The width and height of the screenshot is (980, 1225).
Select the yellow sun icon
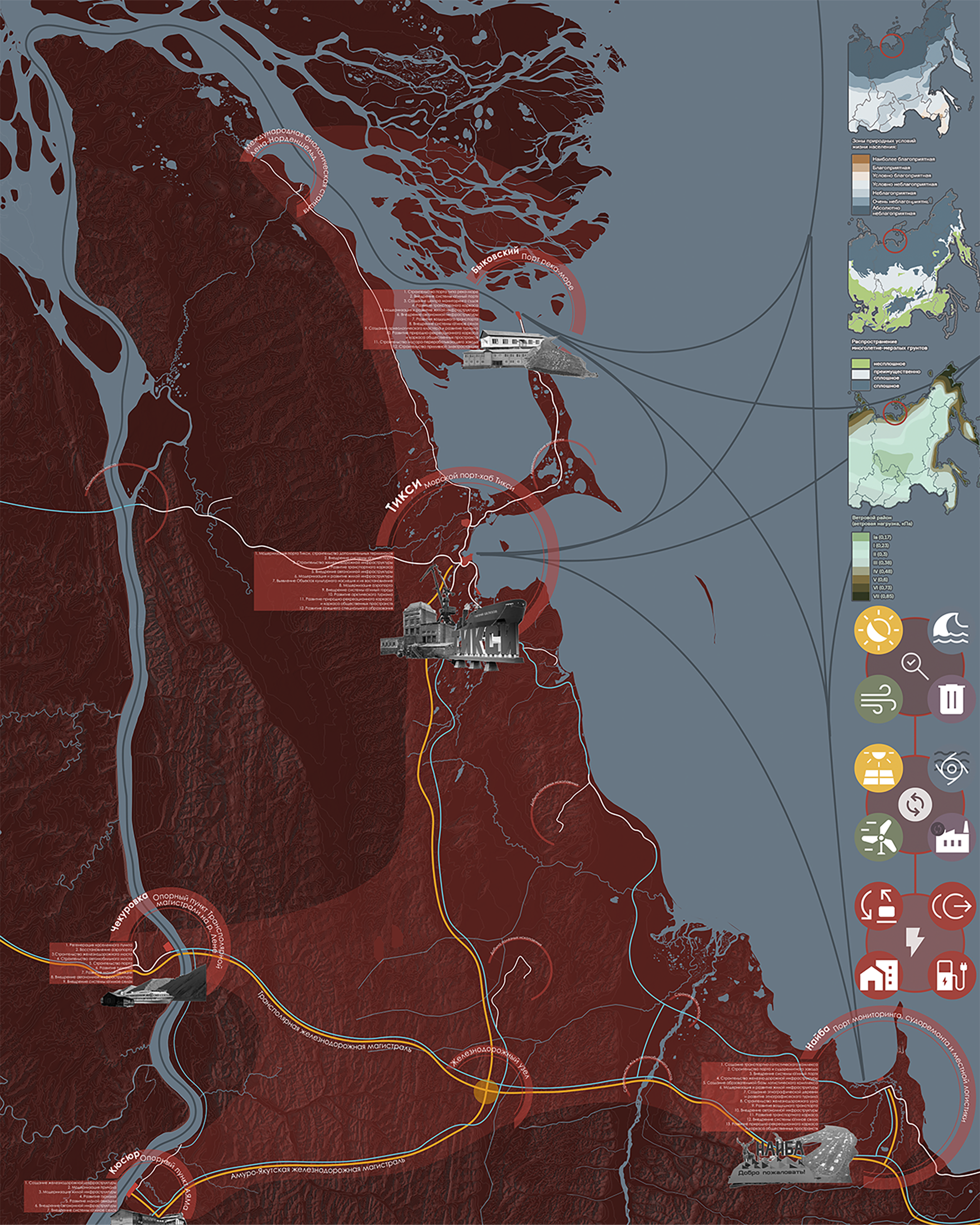coord(878,630)
